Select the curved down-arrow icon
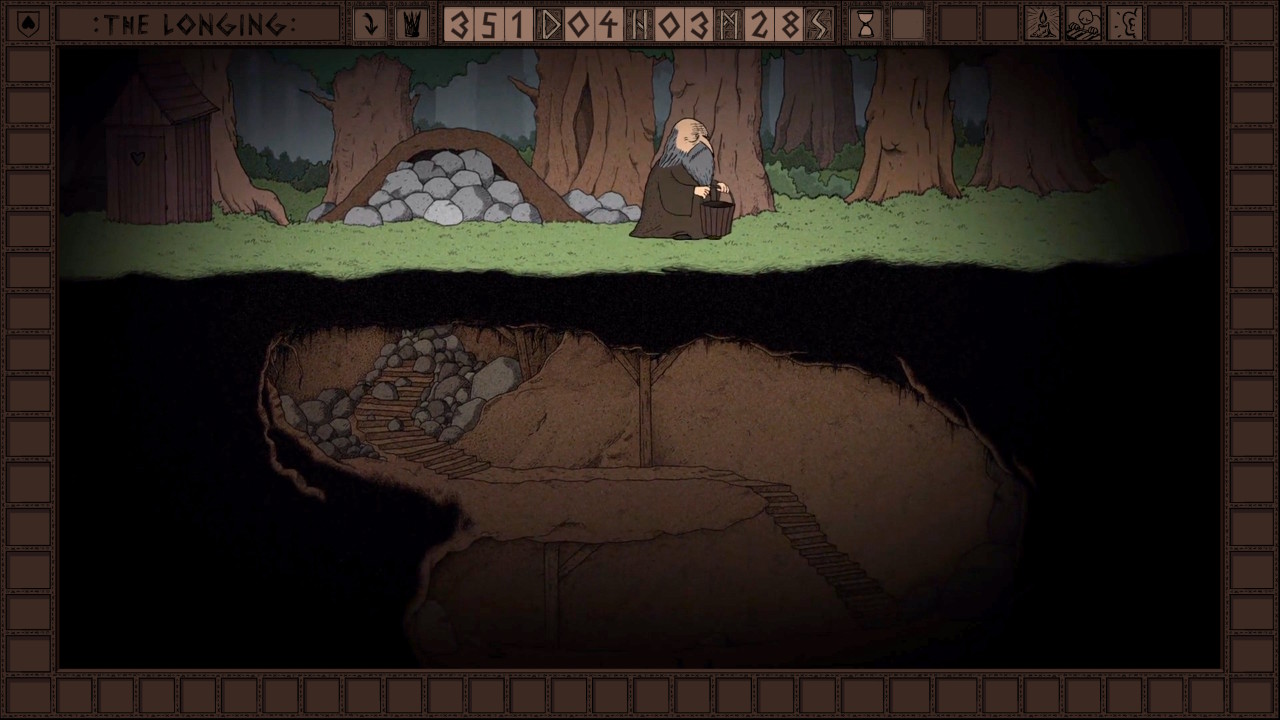The width and height of the screenshot is (1280, 720). point(370,24)
